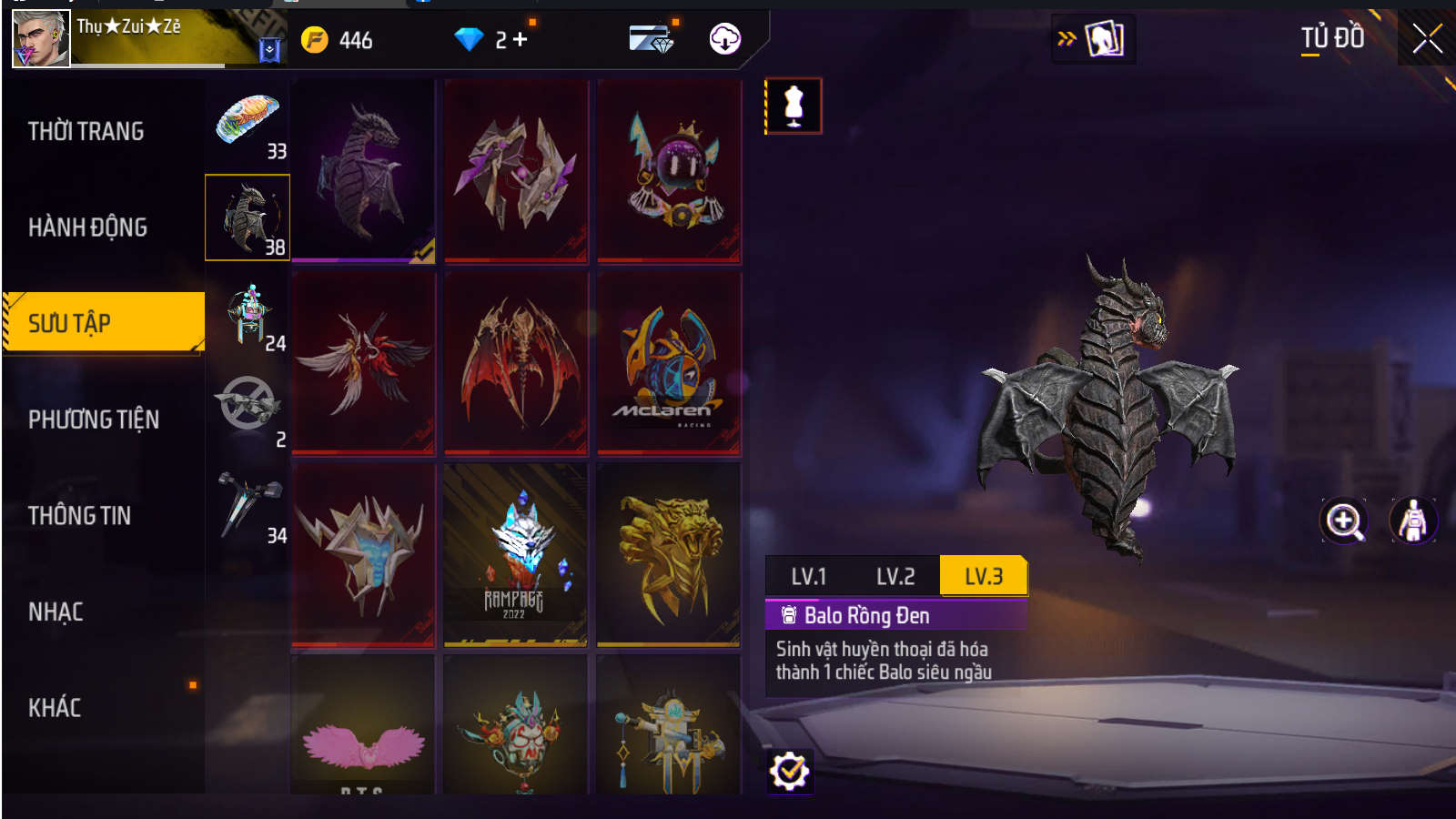The width and height of the screenshot is (1456, 819).
Task: Switch backpack to LV.2
Action: 895,576
